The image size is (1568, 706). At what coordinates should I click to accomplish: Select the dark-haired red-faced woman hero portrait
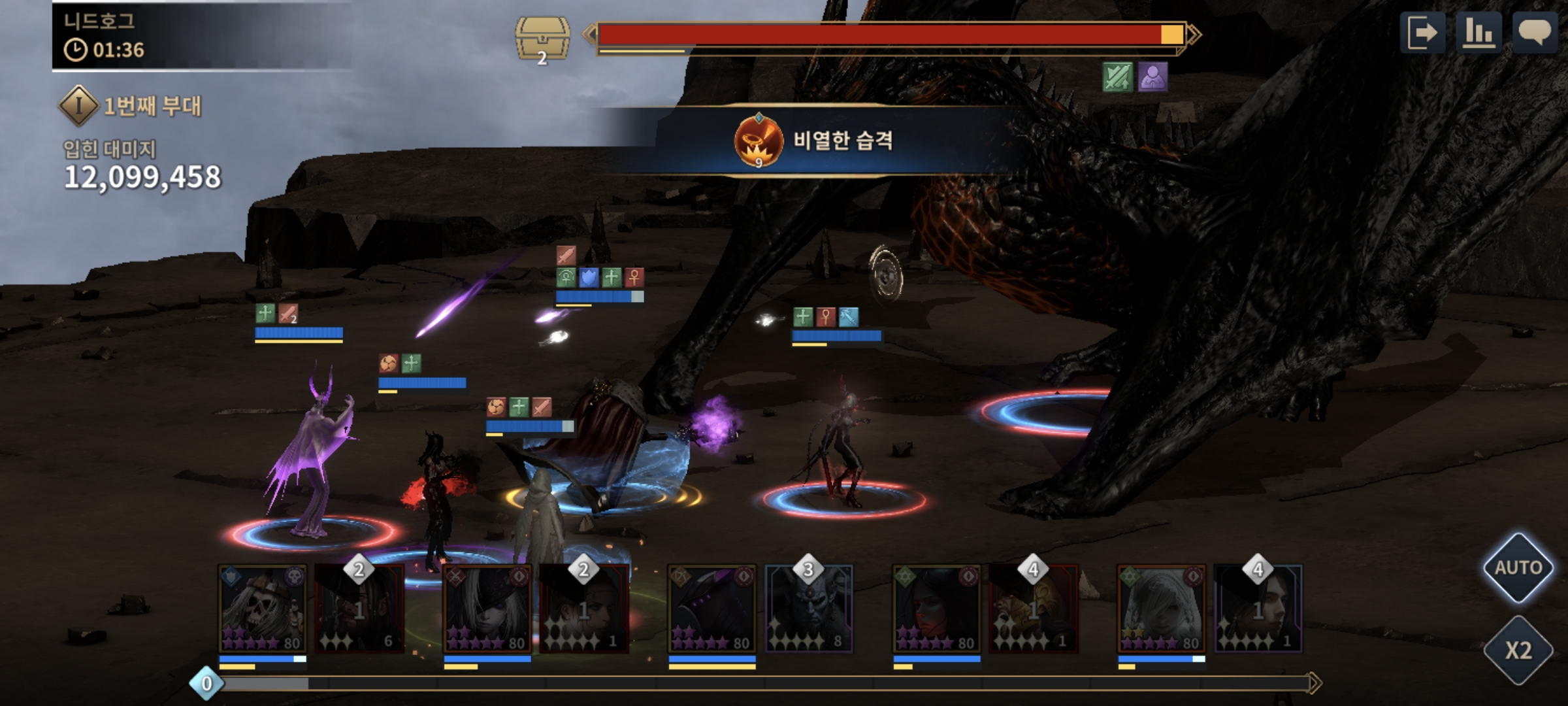point(937,609)
